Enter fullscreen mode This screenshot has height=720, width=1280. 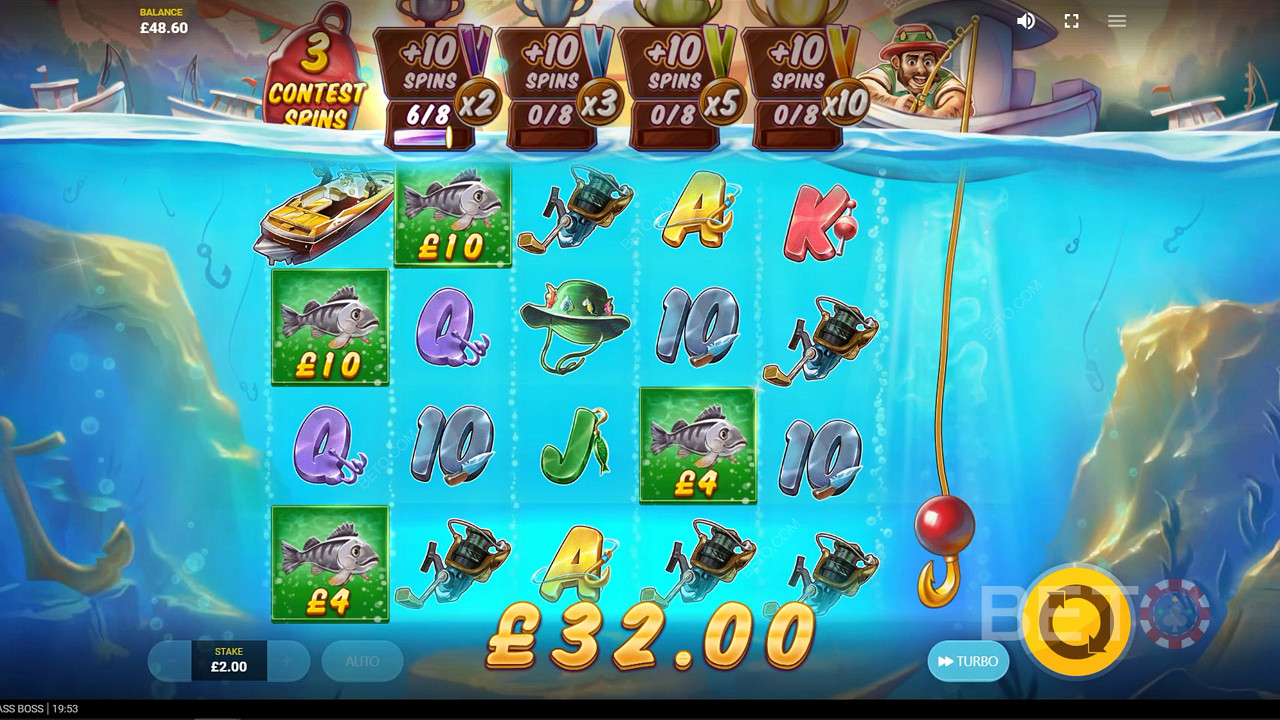click(x=1071, y=21)
